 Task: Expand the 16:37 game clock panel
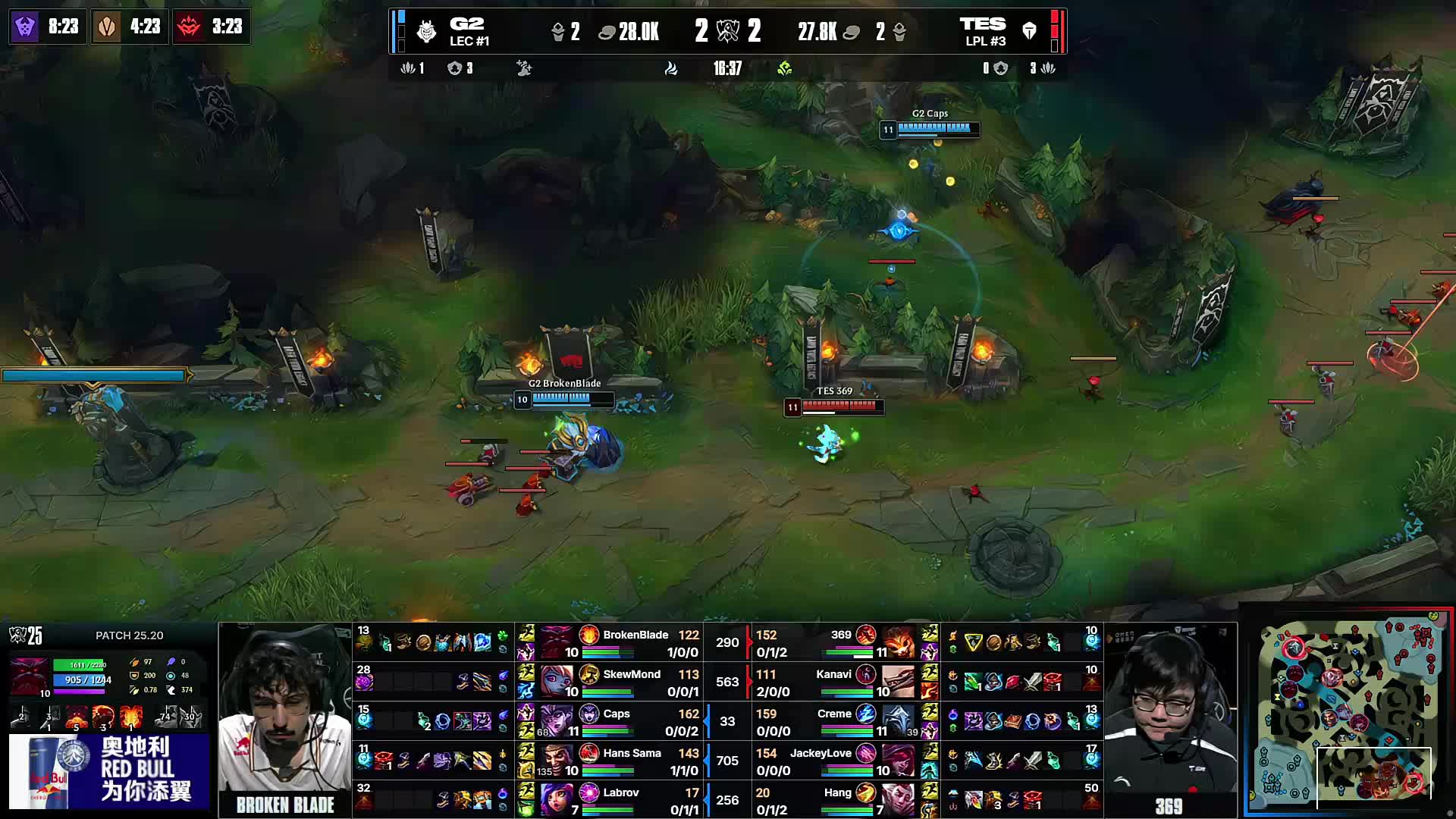click(x=726, y=67)
